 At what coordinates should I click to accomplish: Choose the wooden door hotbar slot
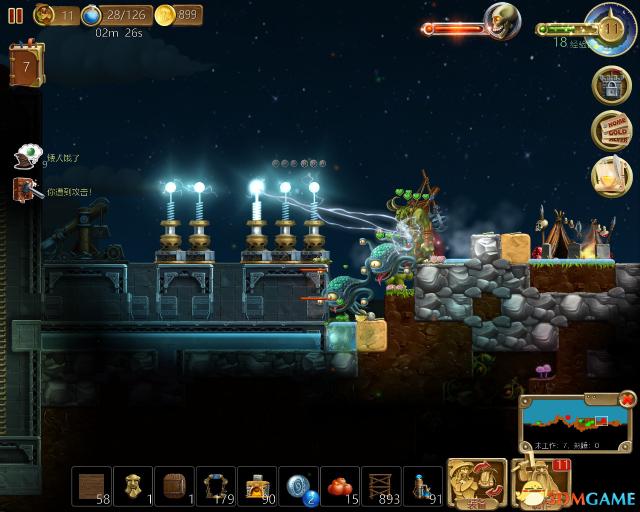click(177, 485)
